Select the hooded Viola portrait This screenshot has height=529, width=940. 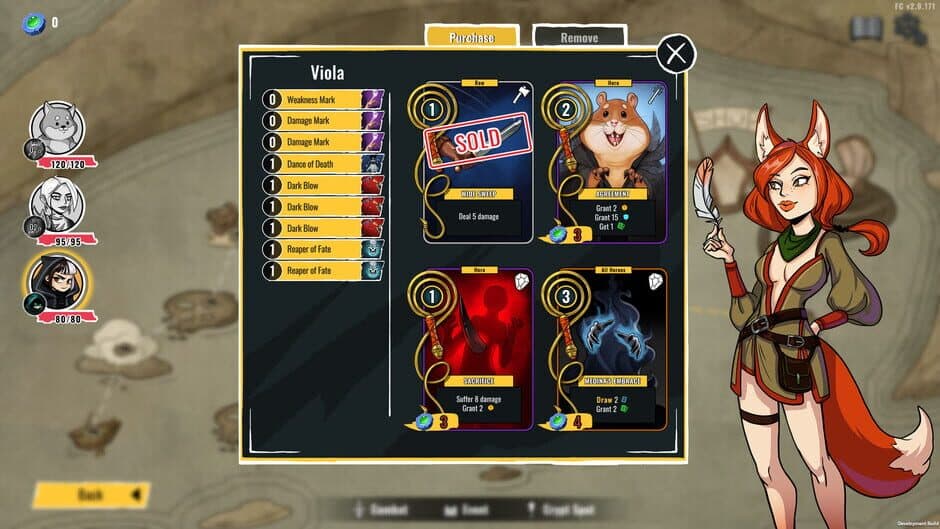[57, 281]
